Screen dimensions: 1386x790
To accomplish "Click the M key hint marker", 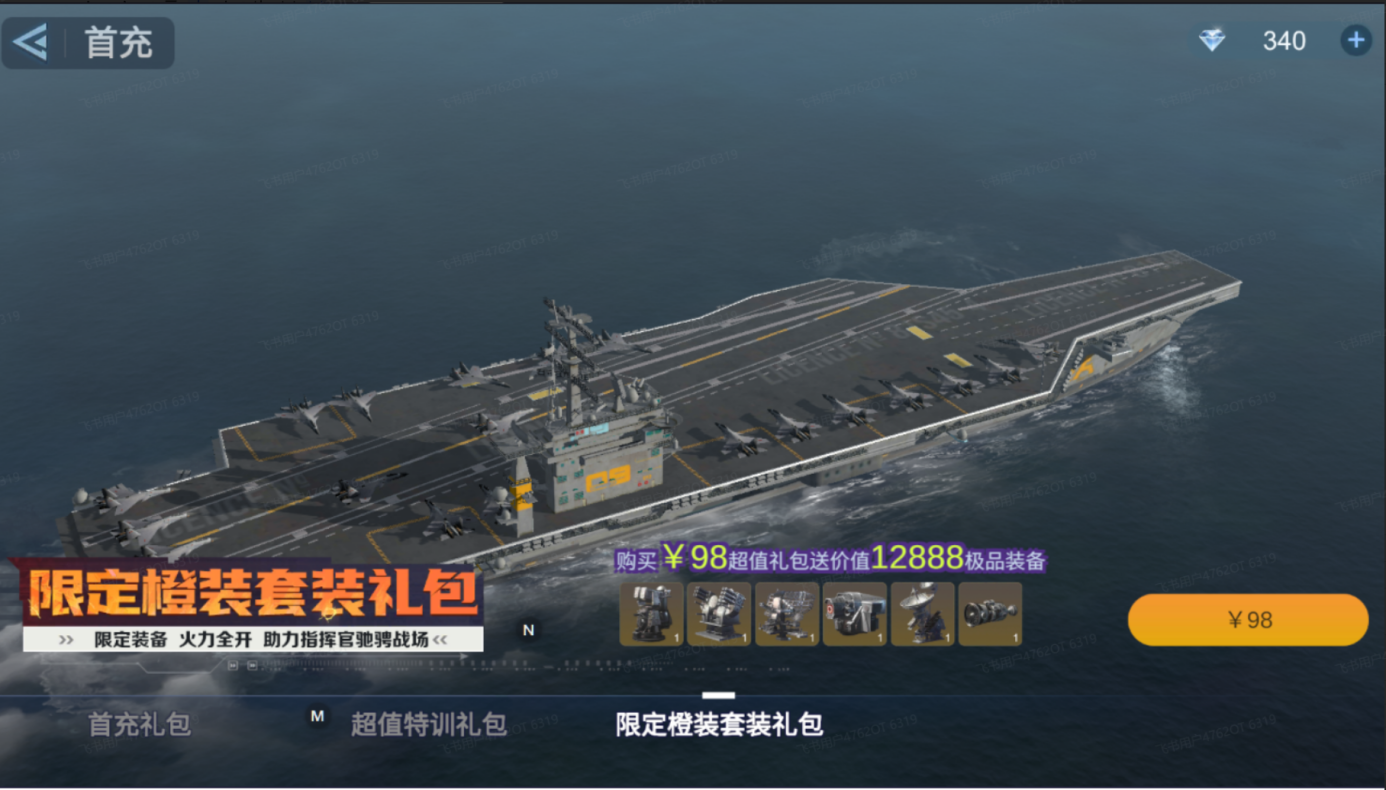I will [316, 717].
